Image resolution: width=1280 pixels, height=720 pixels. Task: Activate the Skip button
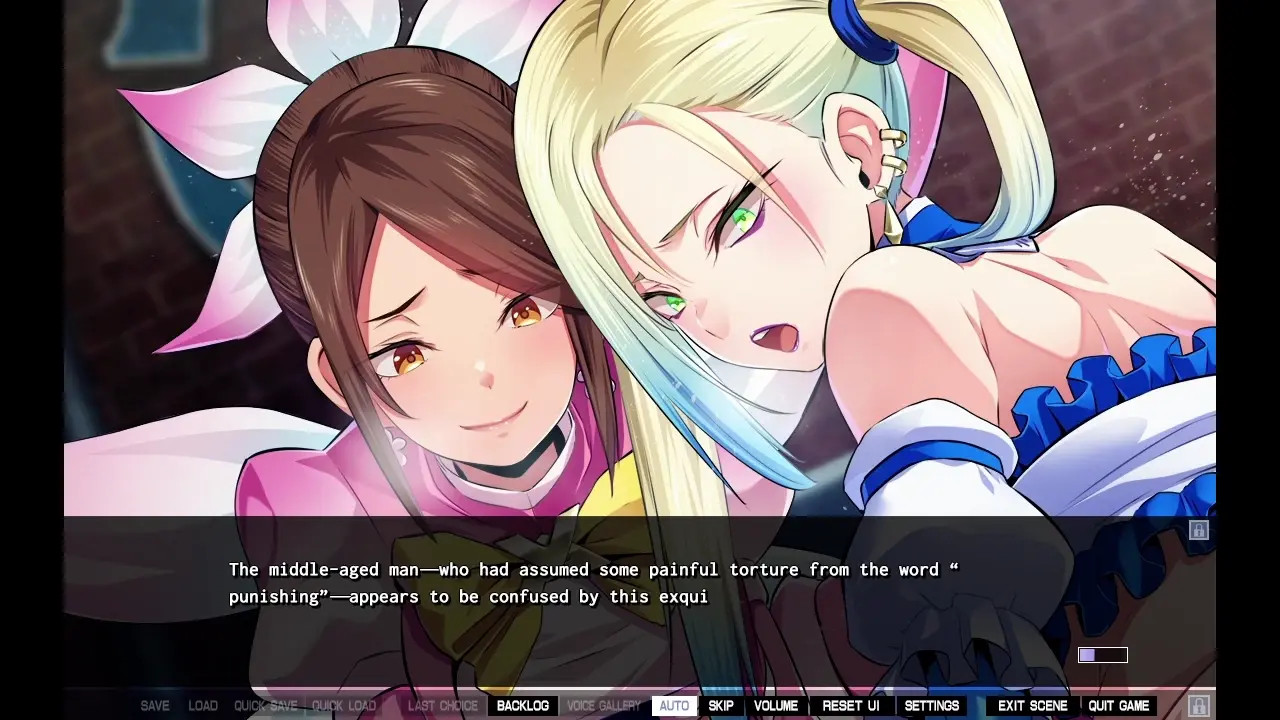tap(721, 706)
